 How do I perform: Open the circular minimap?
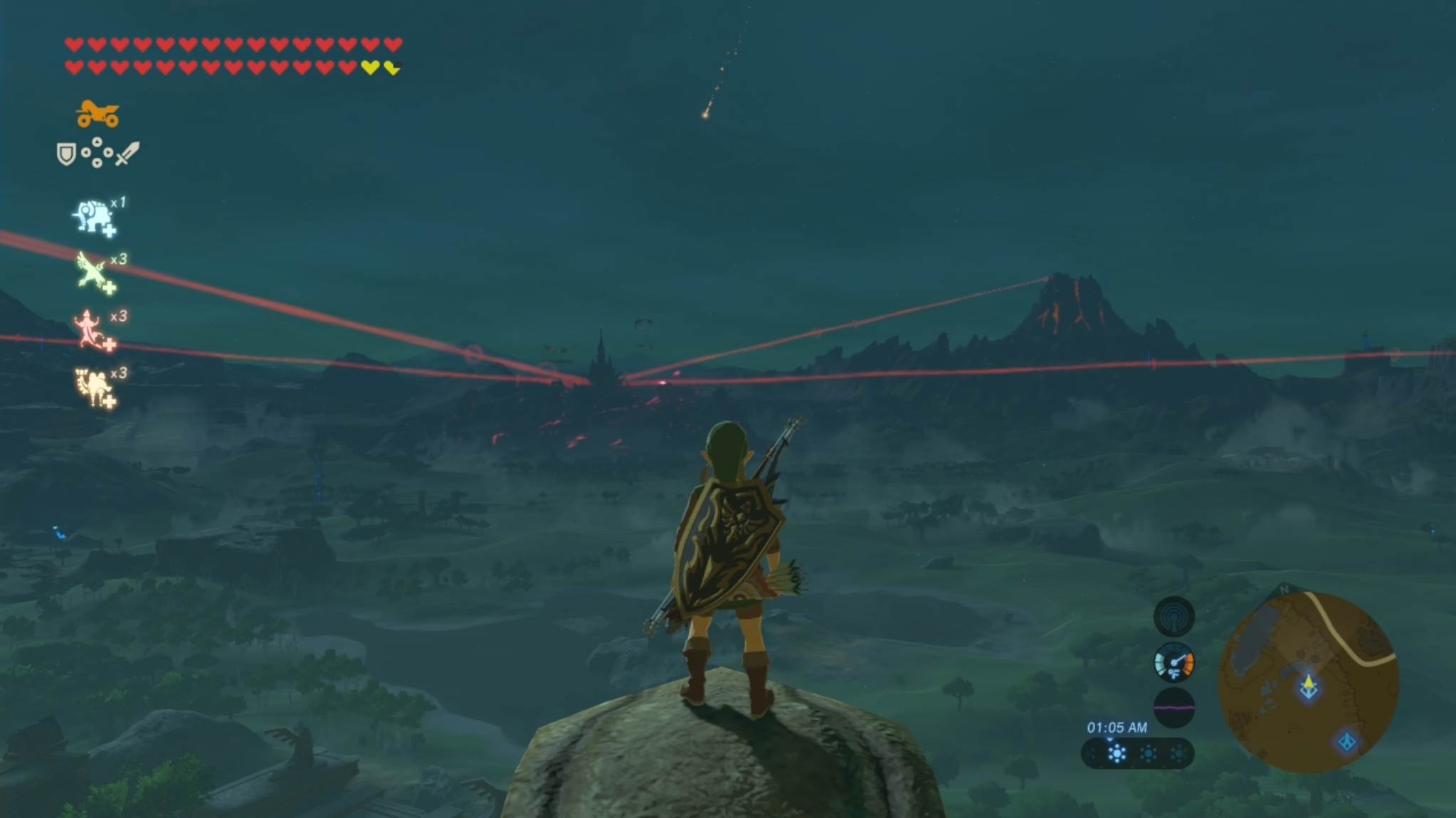1308,683
